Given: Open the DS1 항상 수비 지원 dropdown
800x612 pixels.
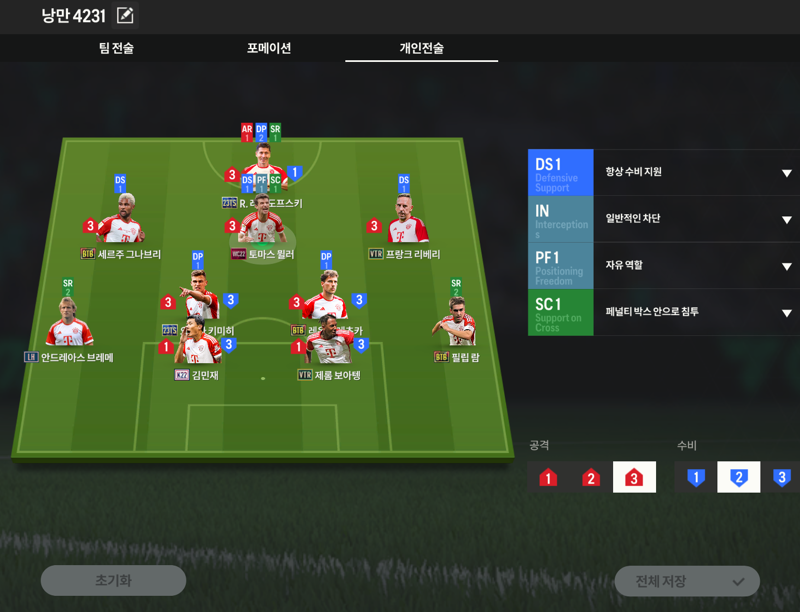Looking at the screenshot, I should pos(786,173).
